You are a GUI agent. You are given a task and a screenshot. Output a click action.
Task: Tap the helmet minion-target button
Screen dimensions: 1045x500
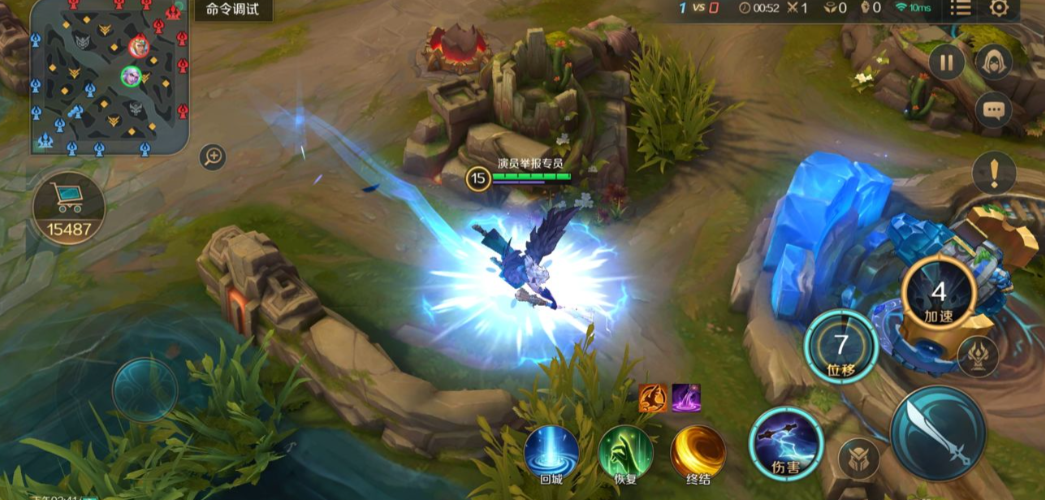coord(858,459)
